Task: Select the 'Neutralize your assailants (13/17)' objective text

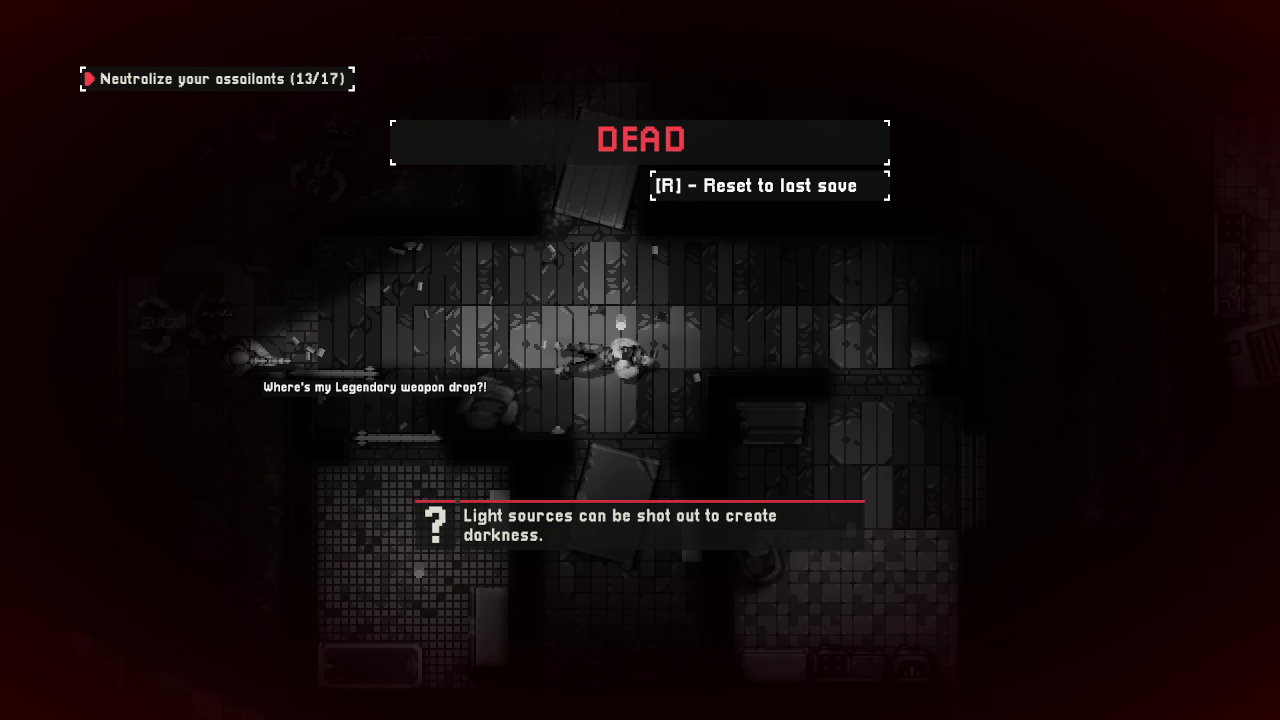Action: pos(224,79)
